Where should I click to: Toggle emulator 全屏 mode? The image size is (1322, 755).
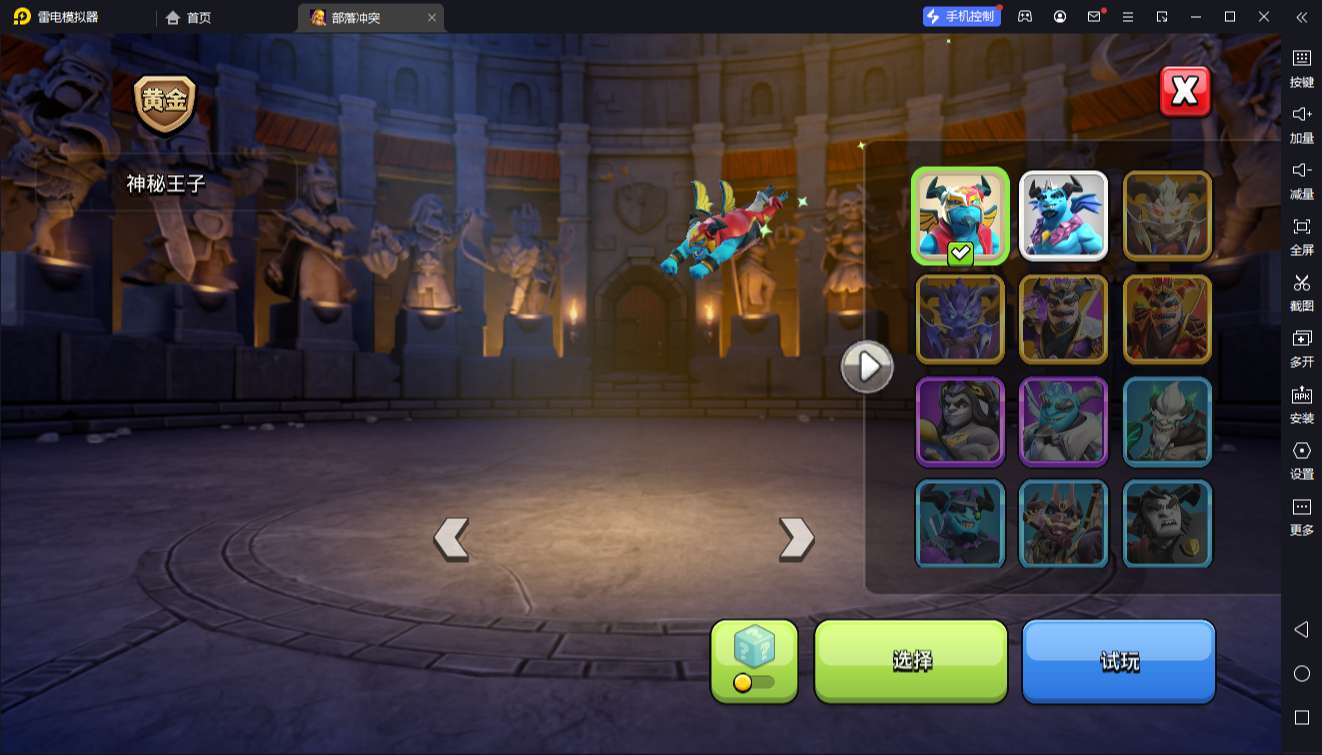(x=1301, y=235)
